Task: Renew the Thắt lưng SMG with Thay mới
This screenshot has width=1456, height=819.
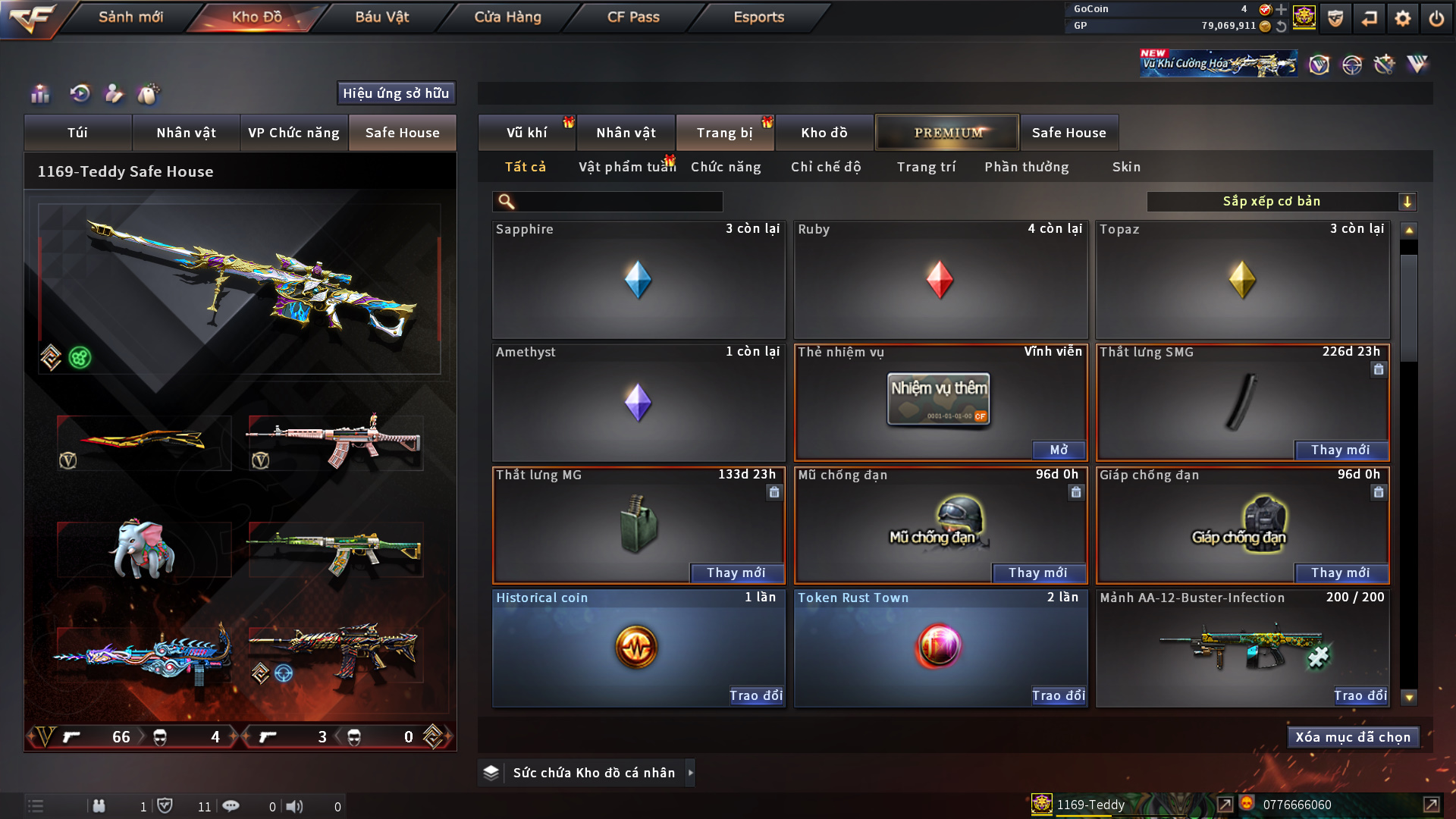Action: tap(1340, 450)
